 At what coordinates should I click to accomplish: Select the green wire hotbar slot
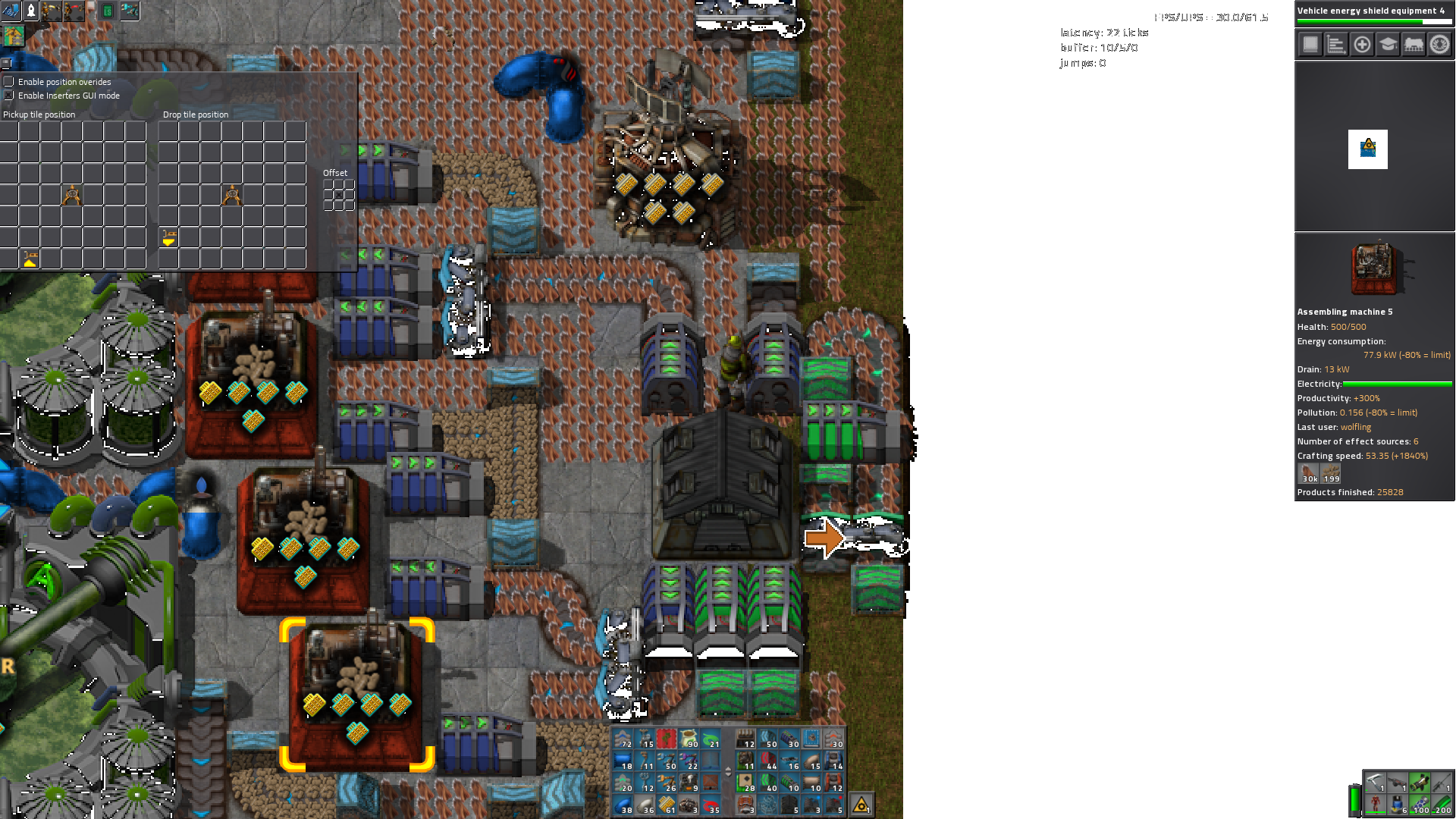coord(711,739)
